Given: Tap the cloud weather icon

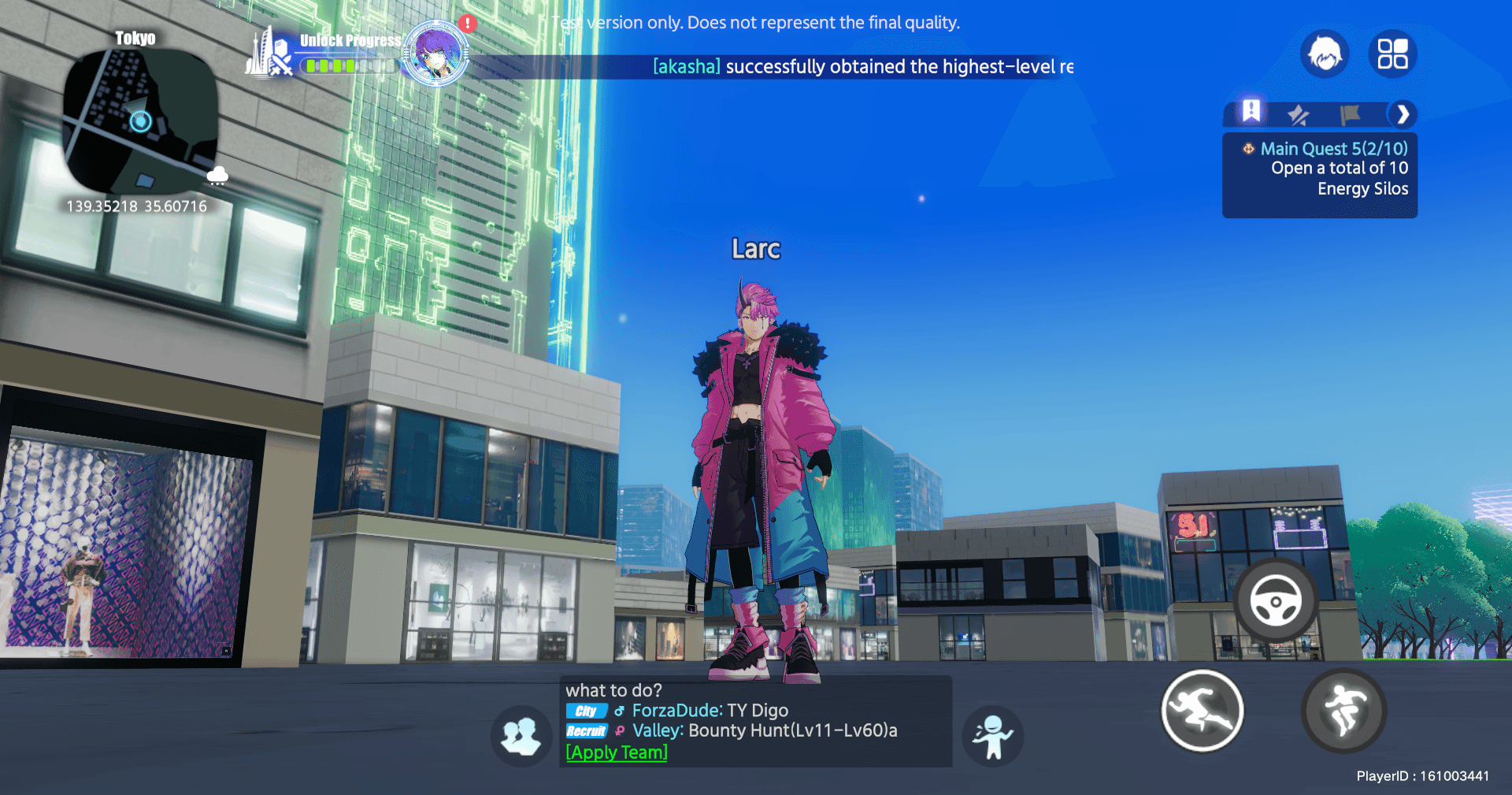Looking at the screenshot, I should pyautogui.click(x=217, y=175).
